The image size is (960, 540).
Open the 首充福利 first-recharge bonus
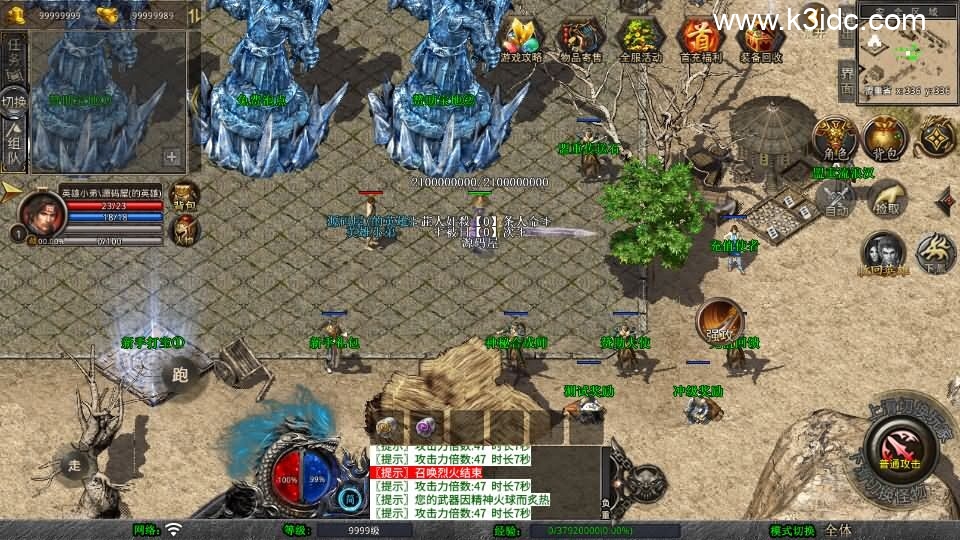click(x=700, y=40)
